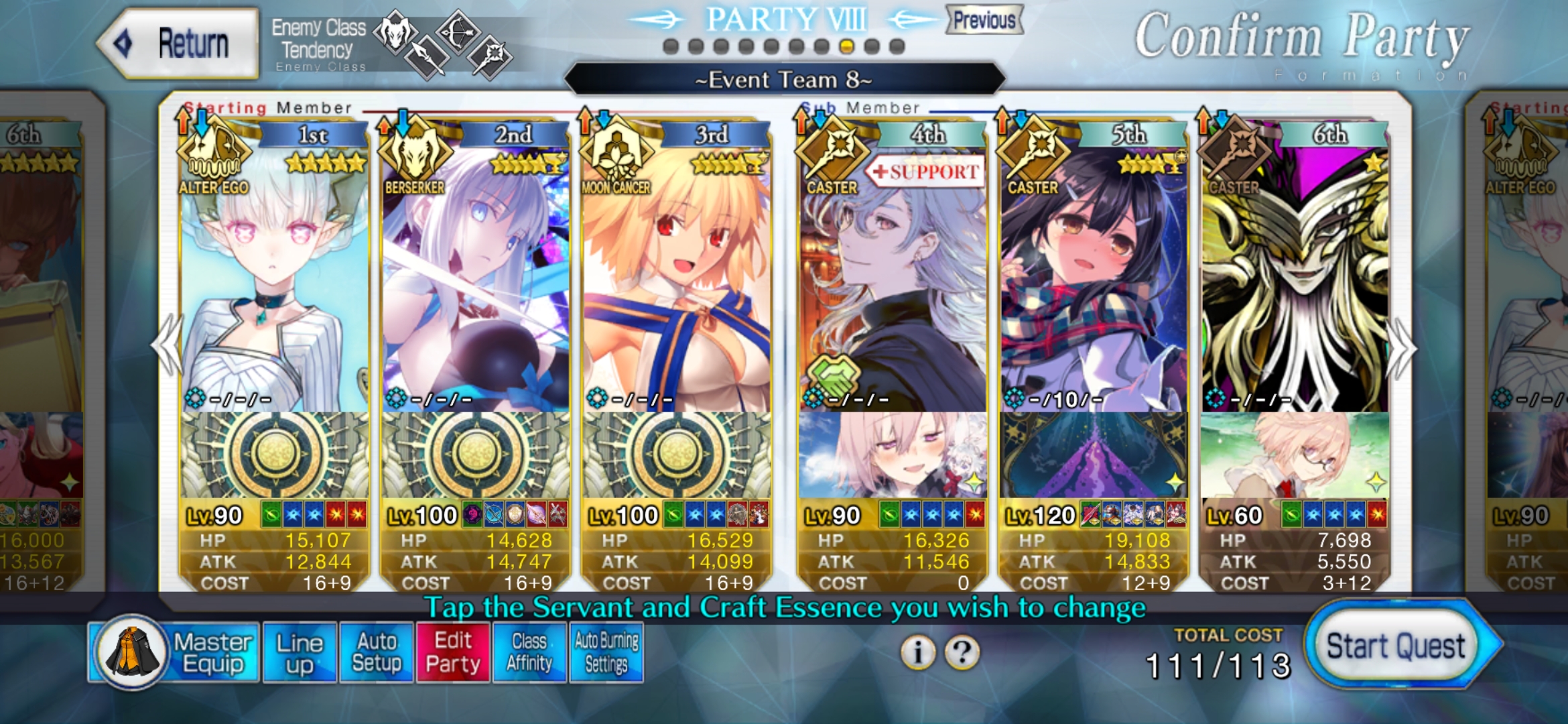Open Master Equip selection
Screen dimensions: 1568x724
pos(174,652)
